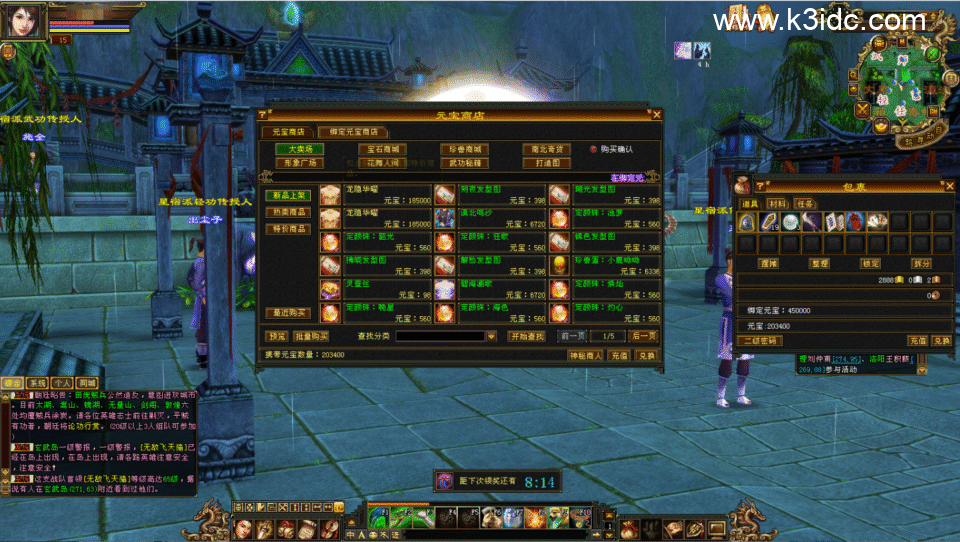
Task: Open the 神秘商人 mystery merchant
Action: click(585, 355)
